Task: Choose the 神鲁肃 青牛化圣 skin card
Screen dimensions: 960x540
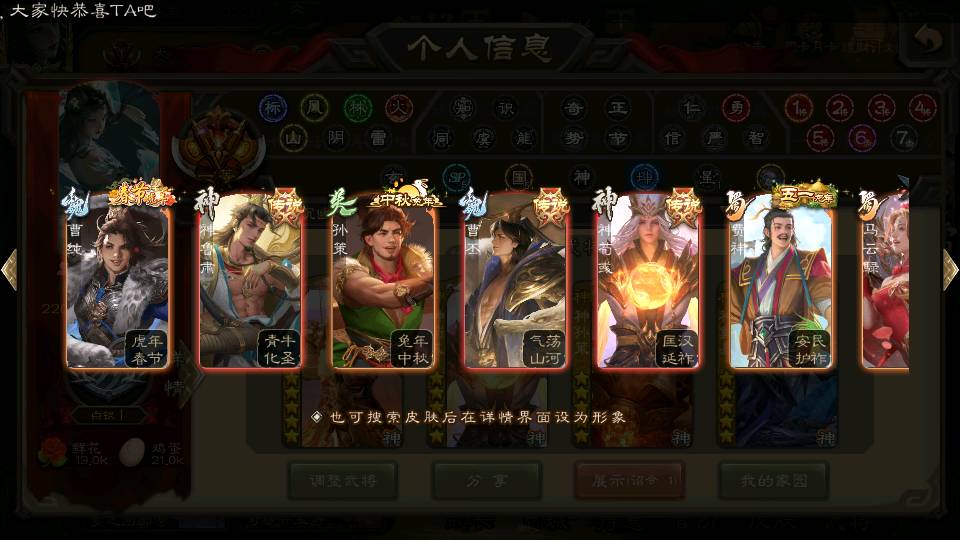Action: click(250, 285)
